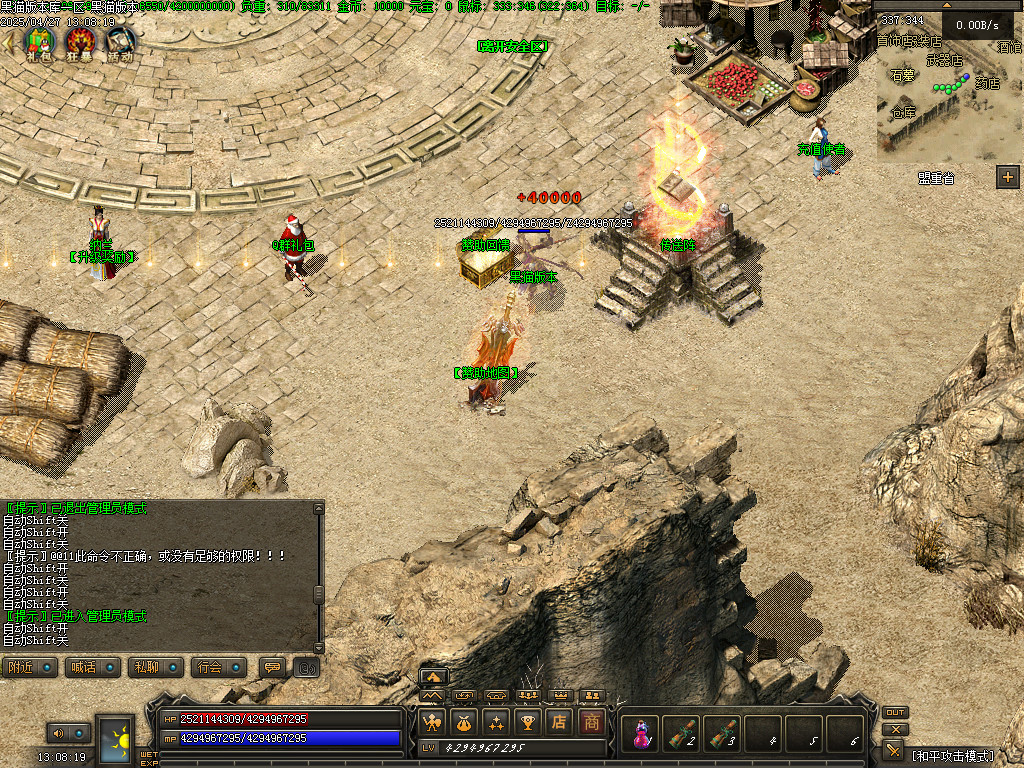Expand the minimap with the plus button
The height and width of the screenshot is (768, 1024).
[x=1007, y=178]
